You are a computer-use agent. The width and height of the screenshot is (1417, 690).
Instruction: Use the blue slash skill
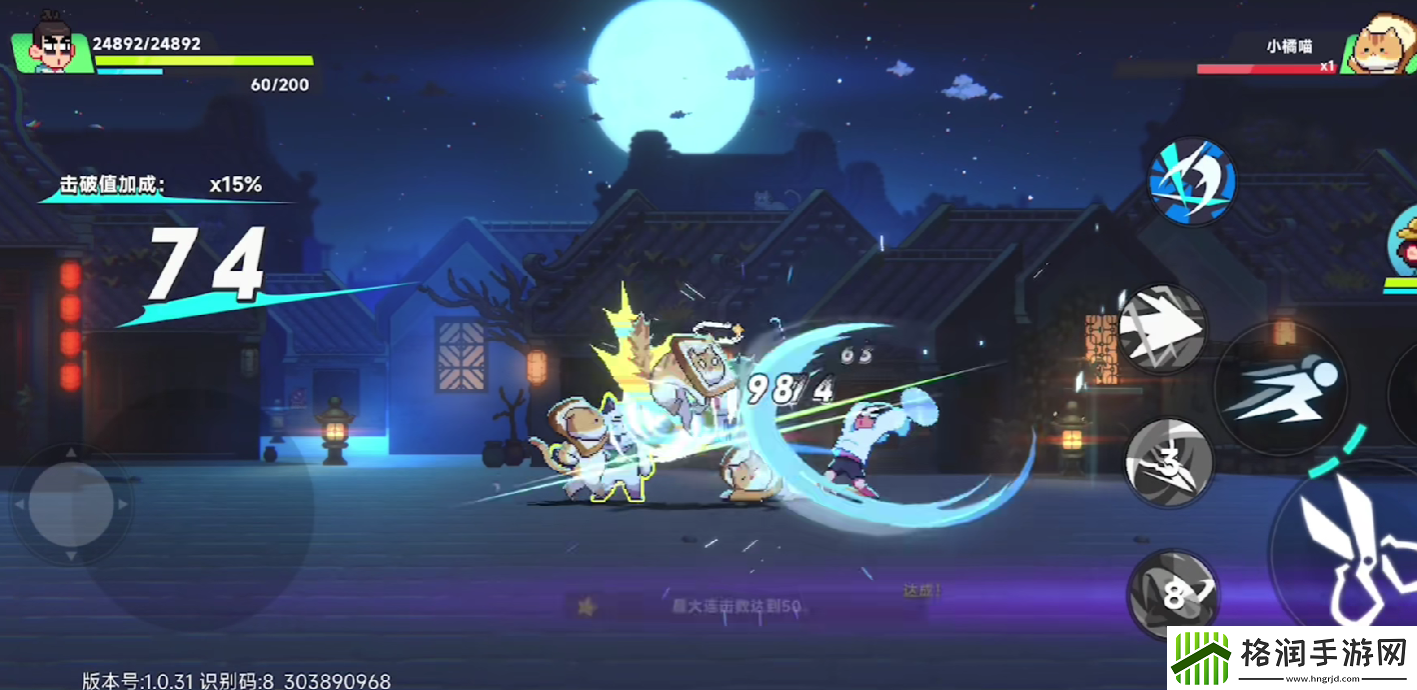click(1190, 182)
